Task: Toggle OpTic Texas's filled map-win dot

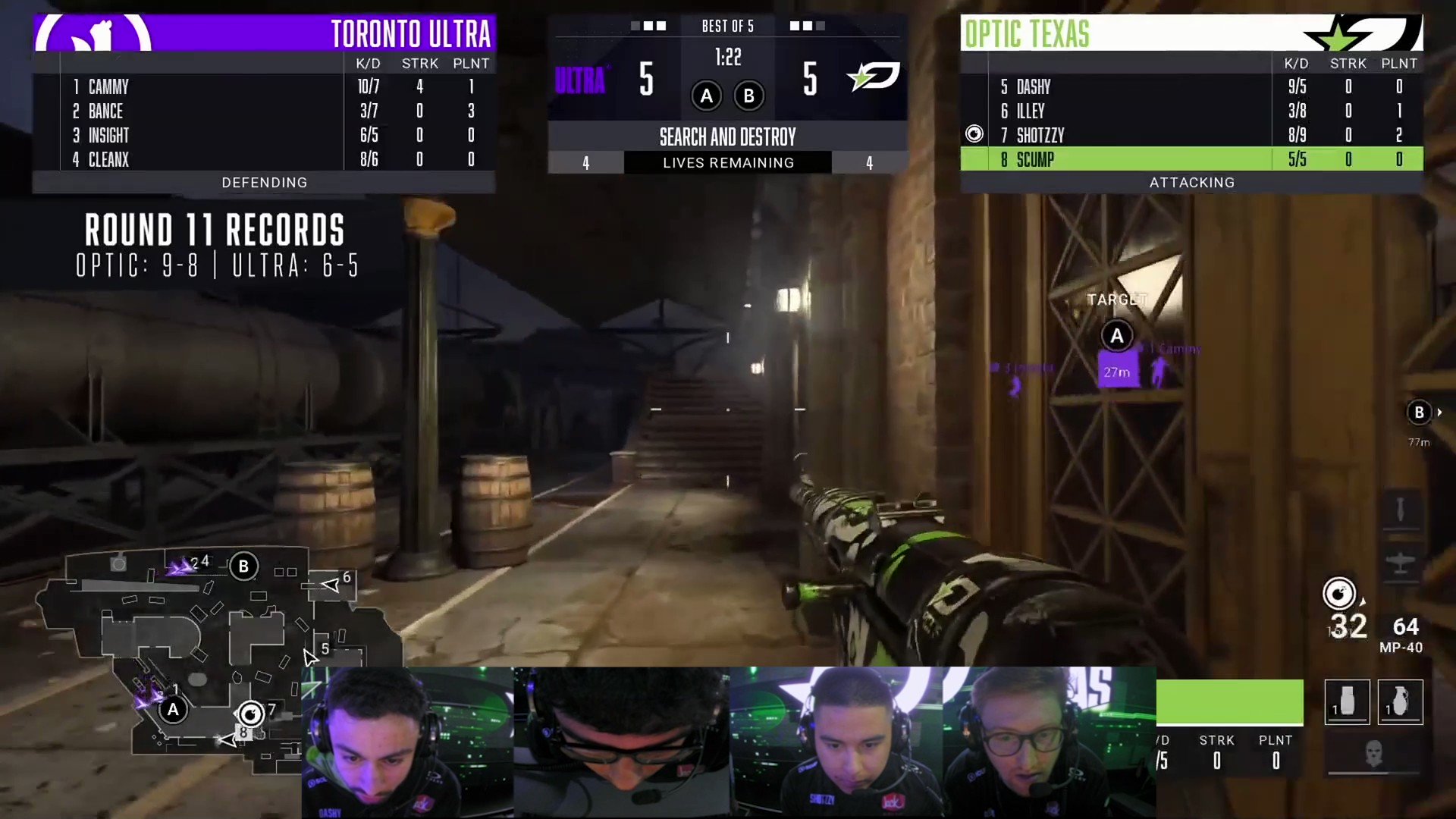Action: (795, 27)
